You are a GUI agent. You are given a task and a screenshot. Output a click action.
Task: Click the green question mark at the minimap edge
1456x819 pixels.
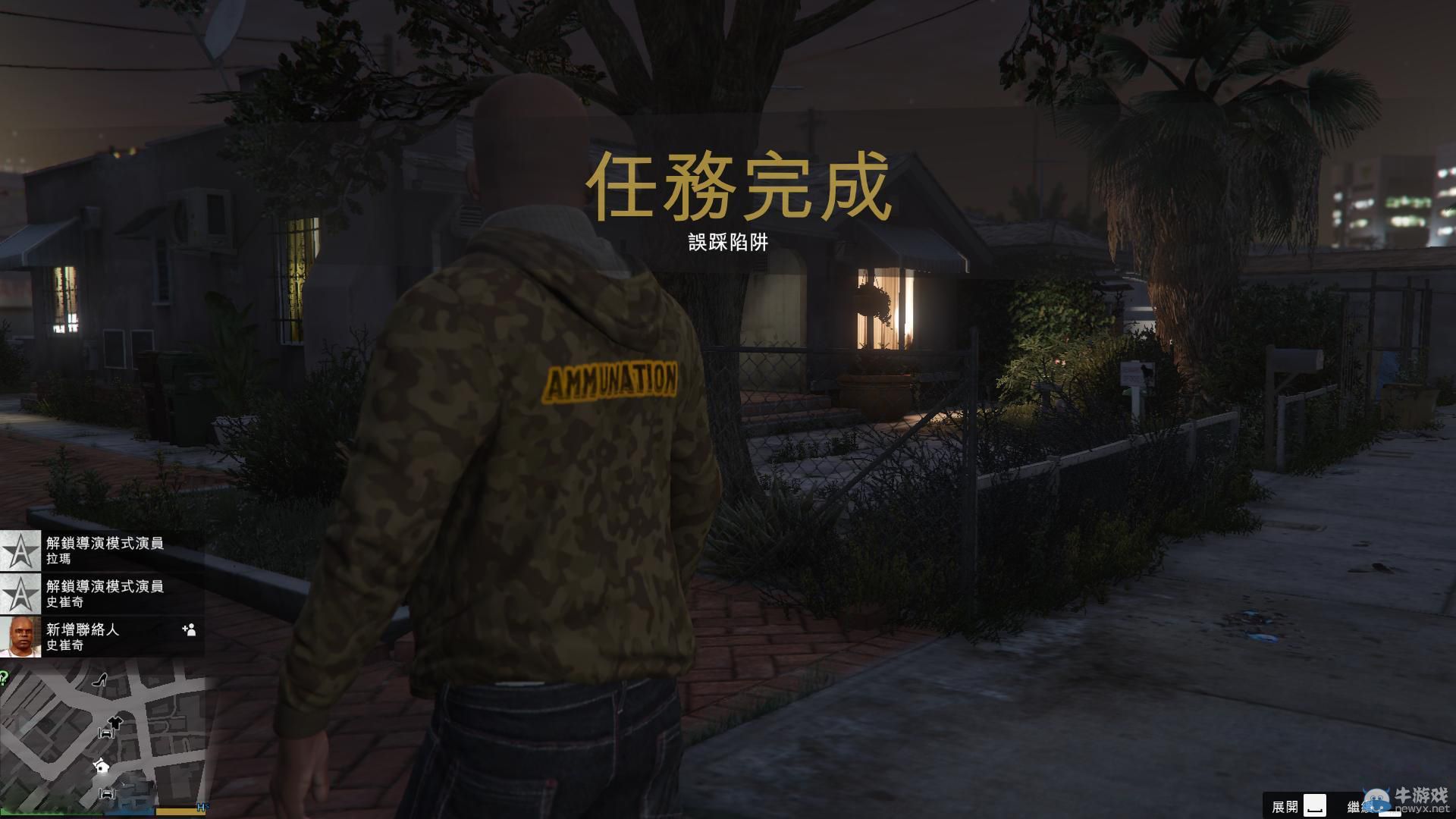[3, 677]
